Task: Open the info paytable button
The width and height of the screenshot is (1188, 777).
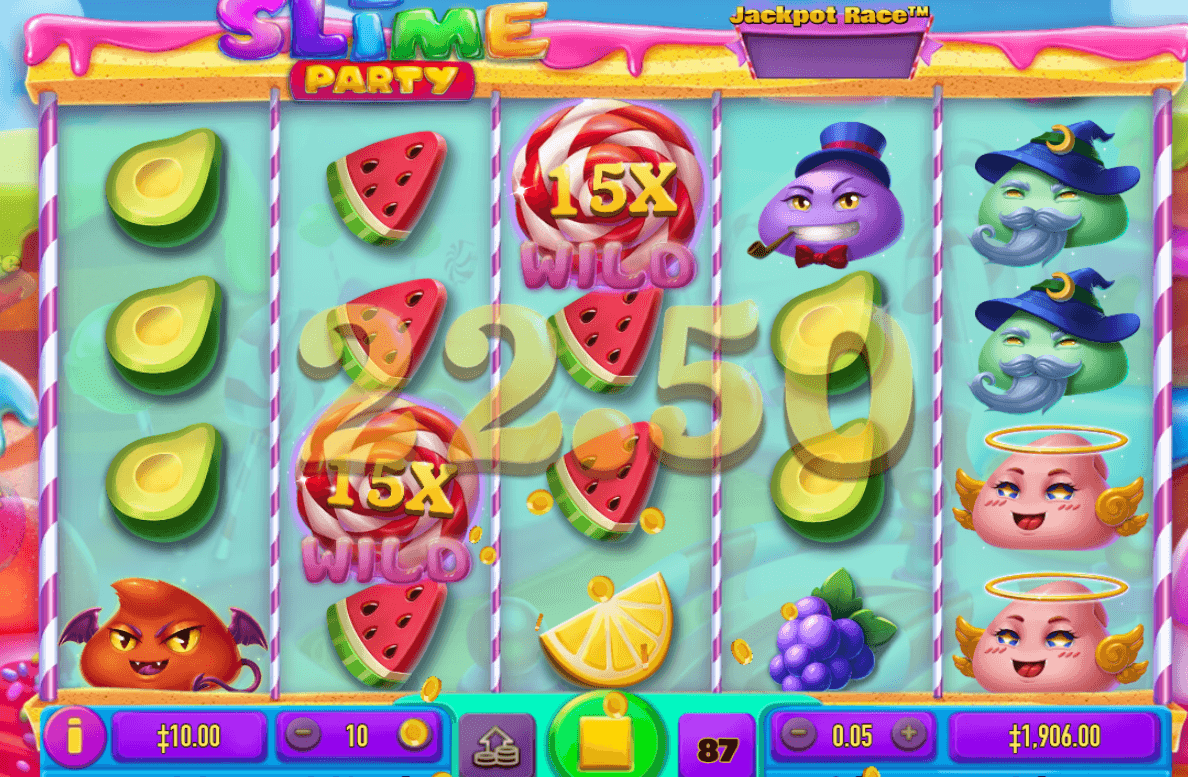Action: pyautogui.click(x=73, y=737)
